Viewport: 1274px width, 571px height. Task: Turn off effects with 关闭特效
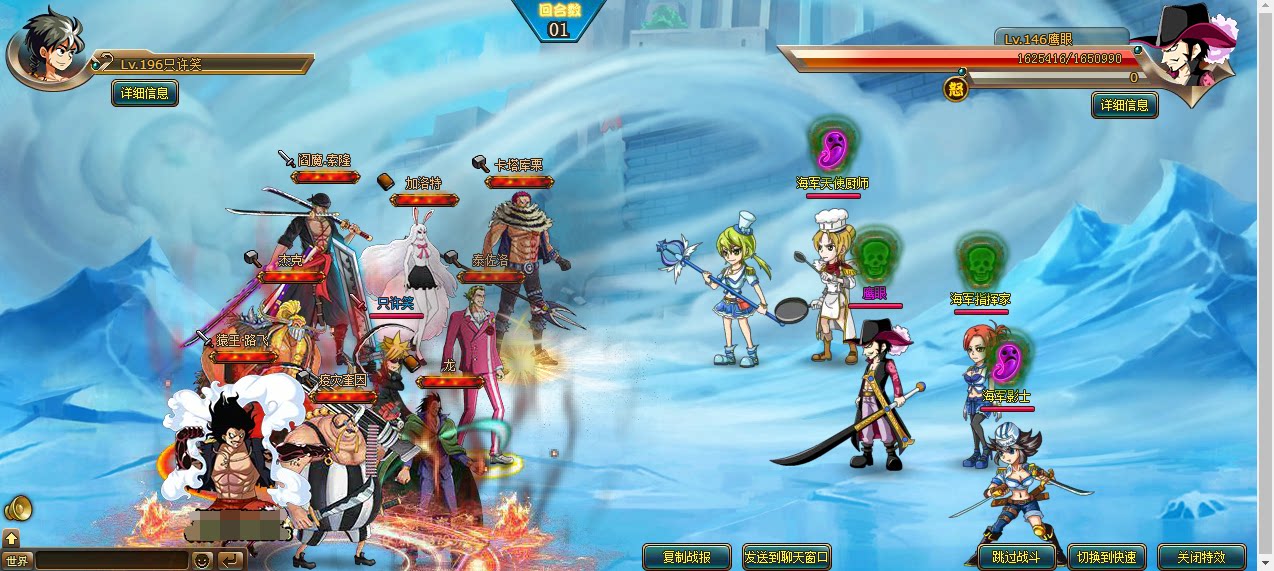[1201, 557]
